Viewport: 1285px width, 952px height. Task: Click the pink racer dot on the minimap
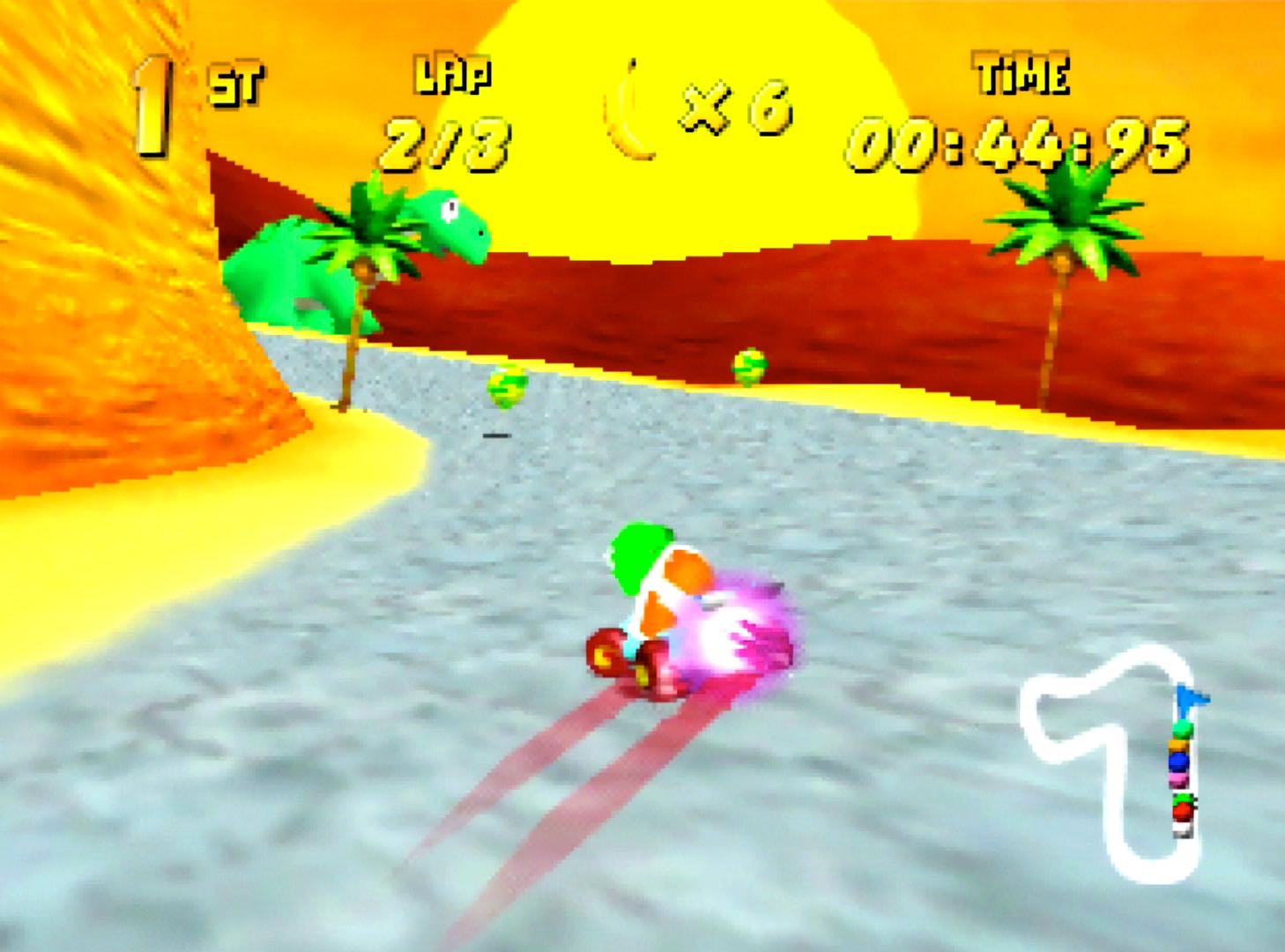pos(1177,777)
